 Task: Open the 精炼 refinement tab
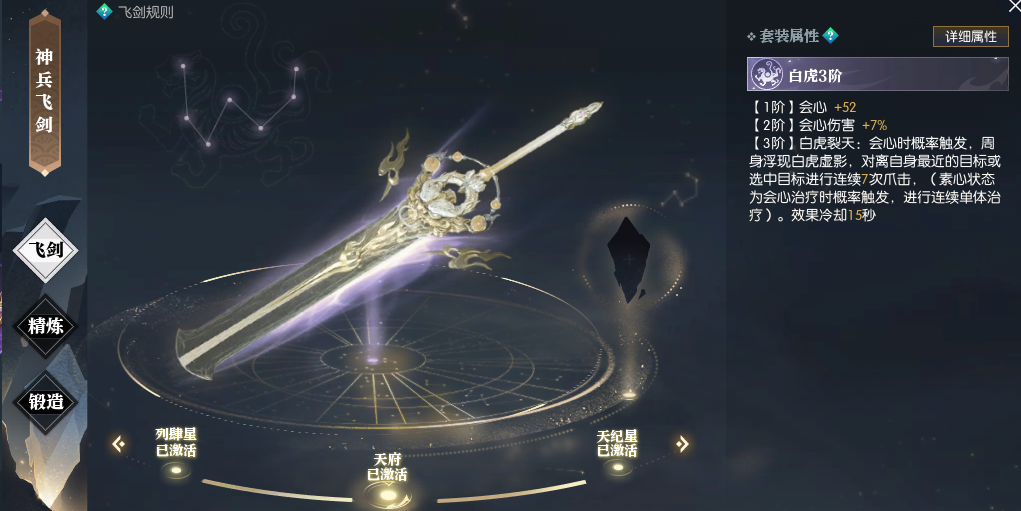pos(46,323)
